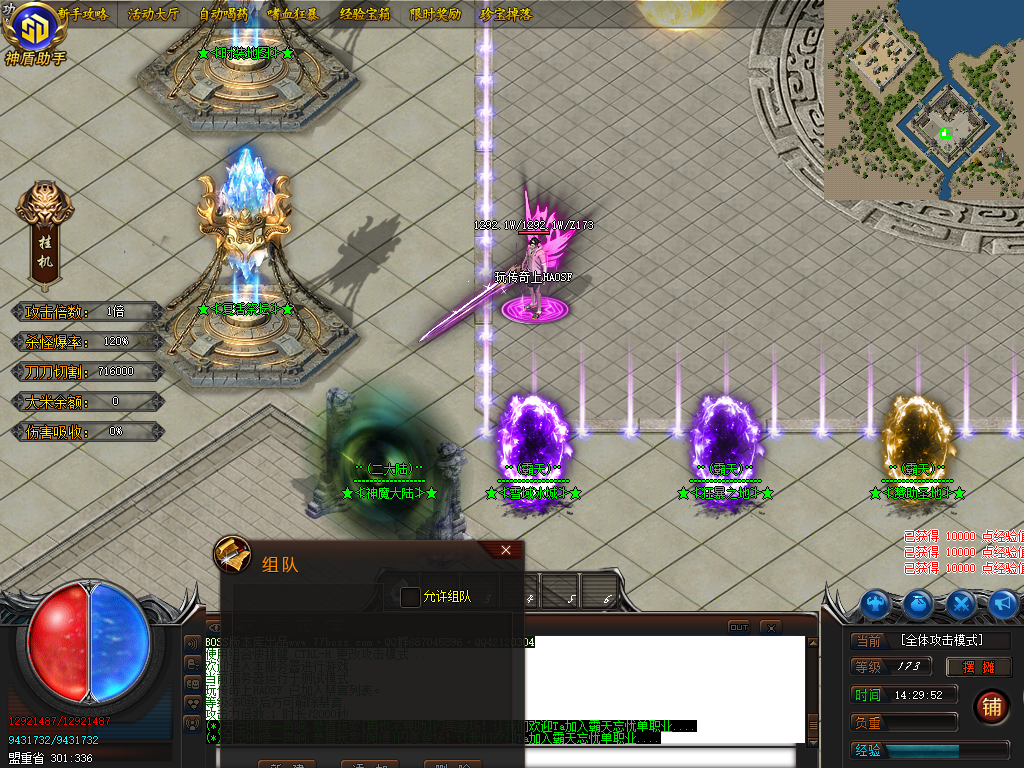The width and height of the screenshot is (1024, 768).
Task: Click the minimap
Action: pos(923,100)
